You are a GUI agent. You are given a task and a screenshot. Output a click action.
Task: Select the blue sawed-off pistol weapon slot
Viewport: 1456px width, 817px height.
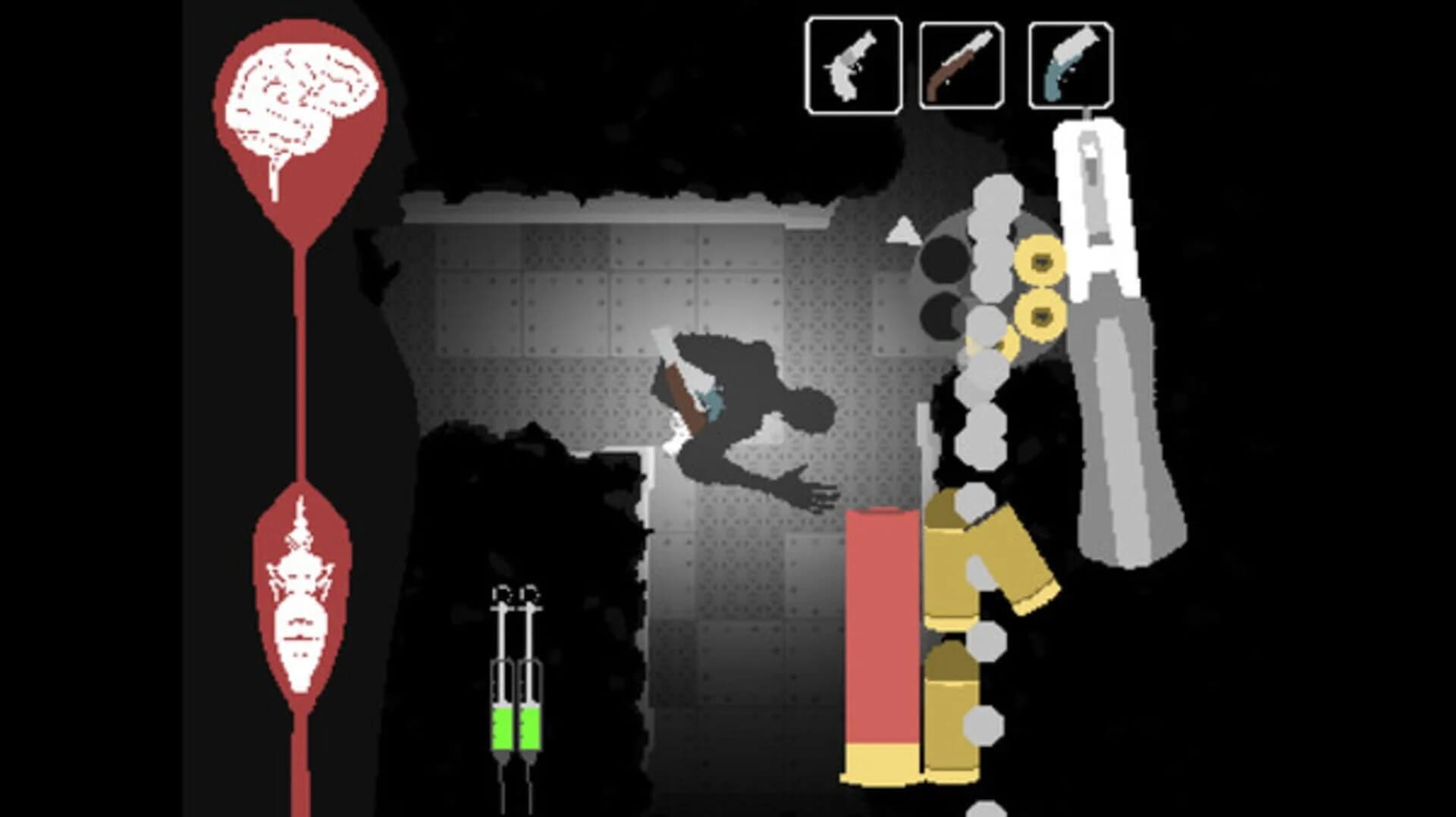[1070, 63]
